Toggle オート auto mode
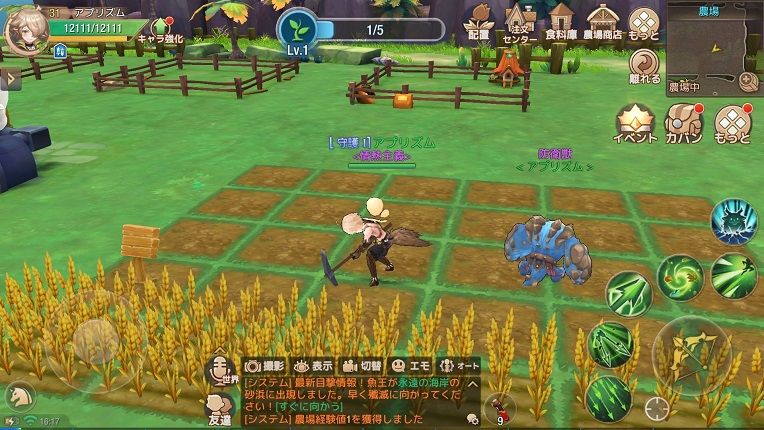Image resolution: width=764 pixels, height=430 pixels. point(460,366)
